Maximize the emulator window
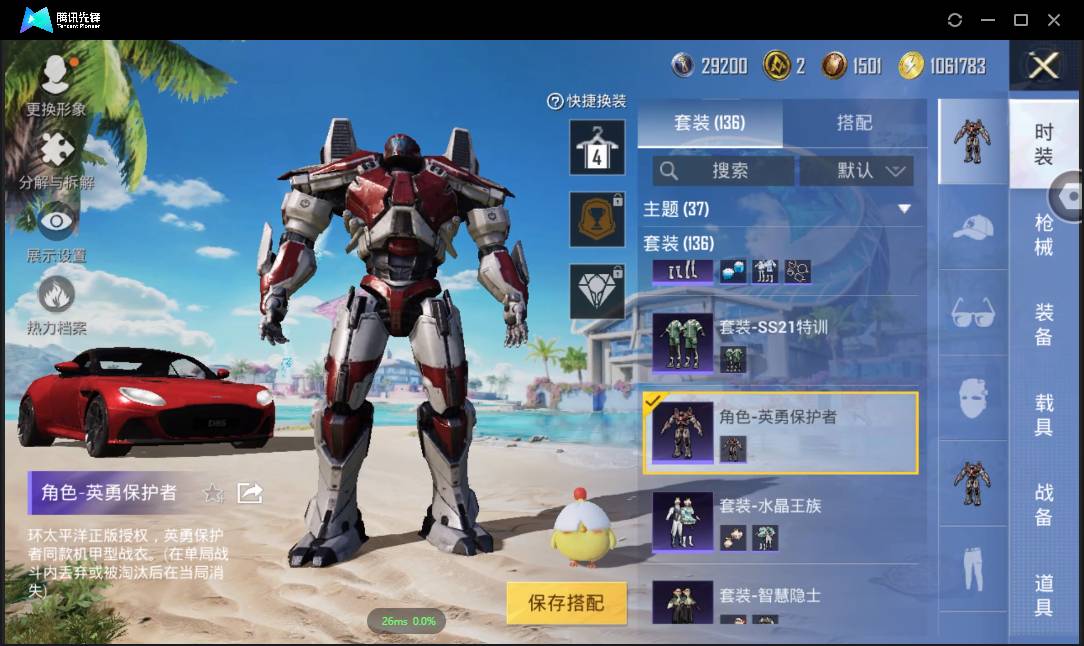Screen dimensions: 1084x646 pyautogui.click(x=1021, y=20)
